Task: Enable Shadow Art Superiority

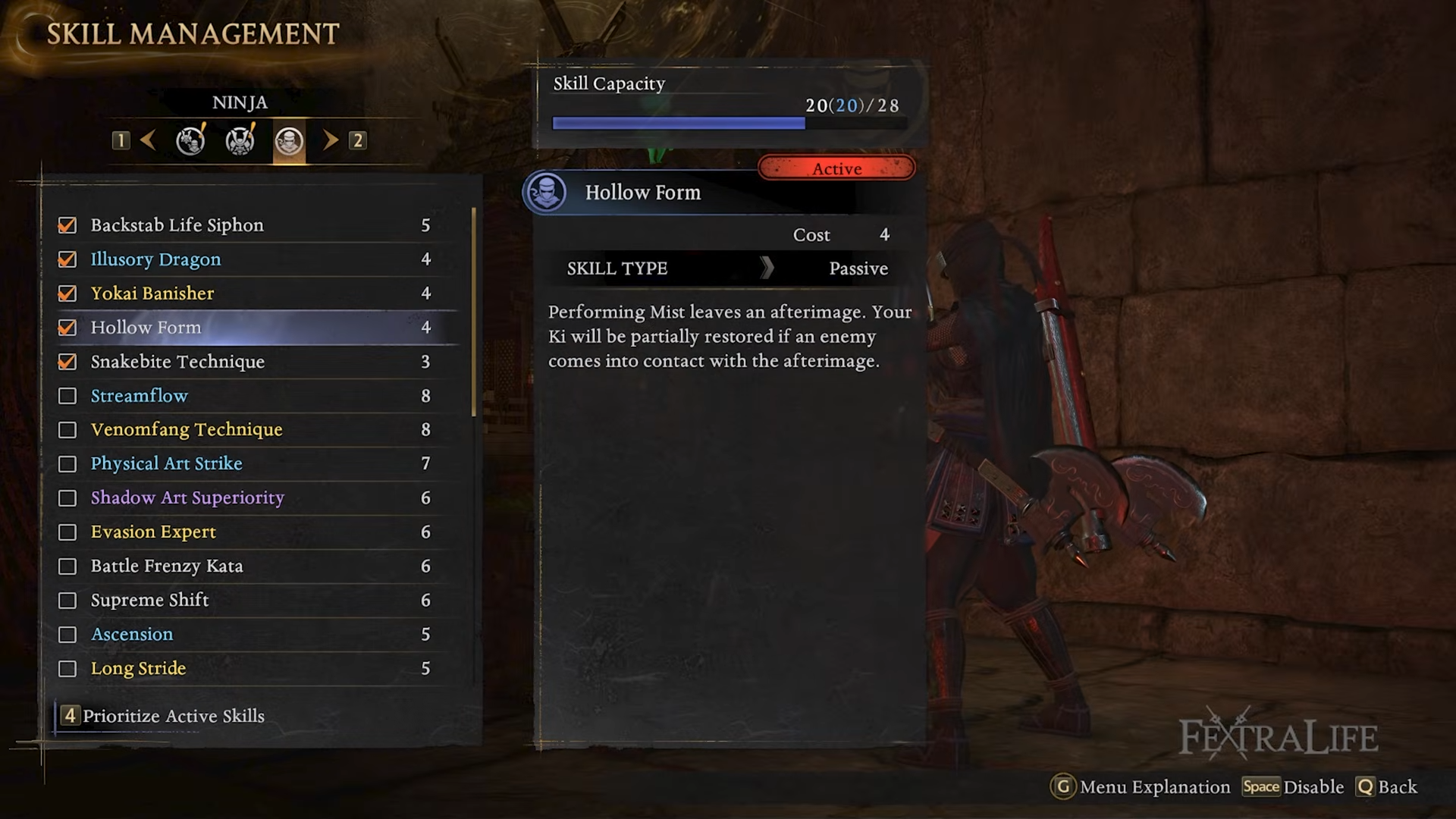Action: [67, 498]
